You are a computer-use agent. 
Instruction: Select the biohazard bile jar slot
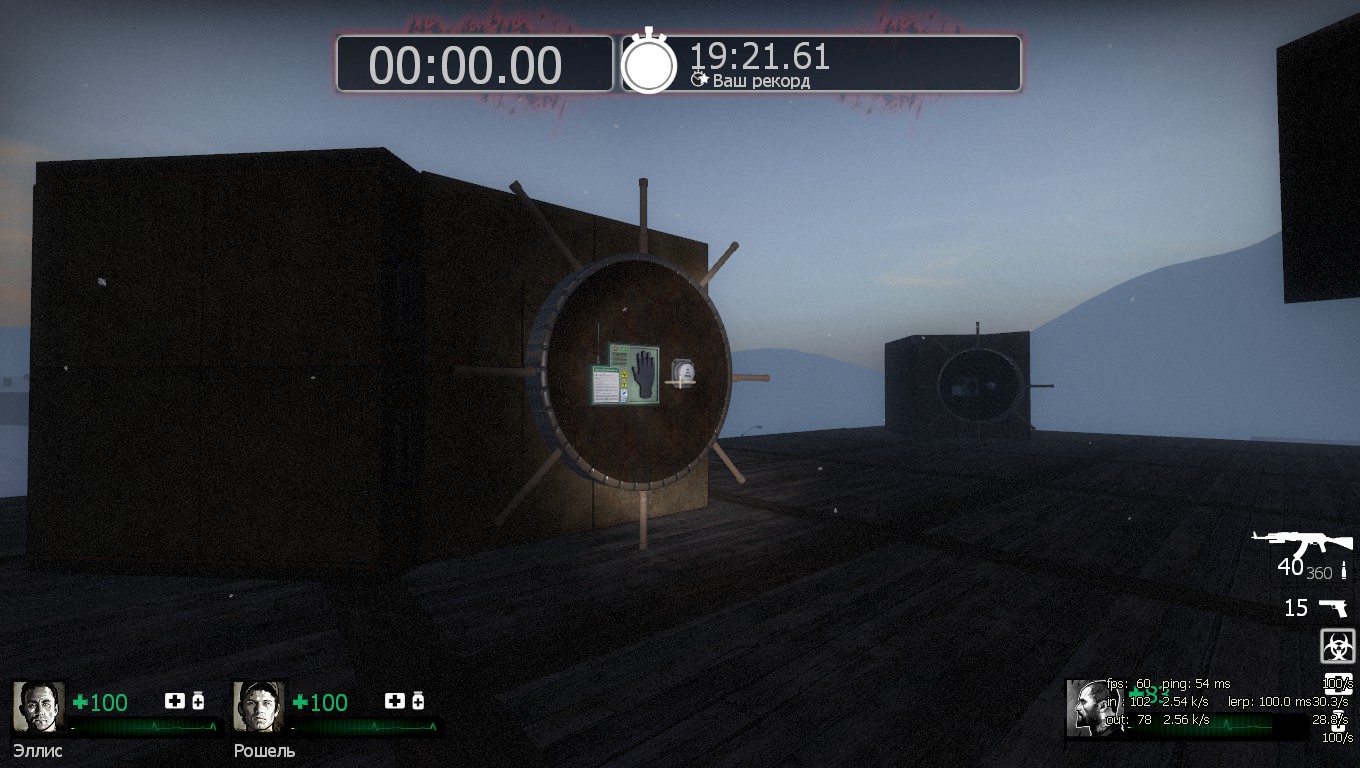[1337, 646]
